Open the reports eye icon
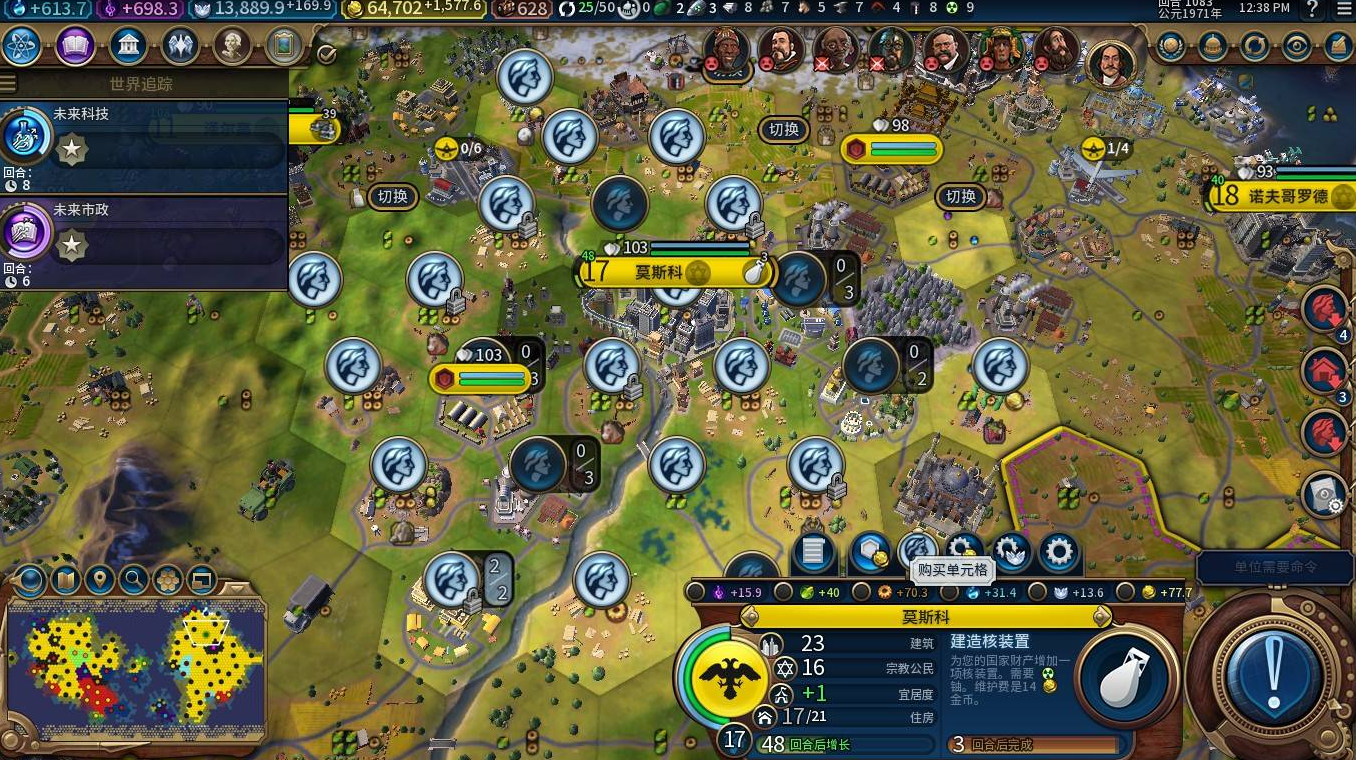Screen dimensions: 1356x760 (1296, 46)
